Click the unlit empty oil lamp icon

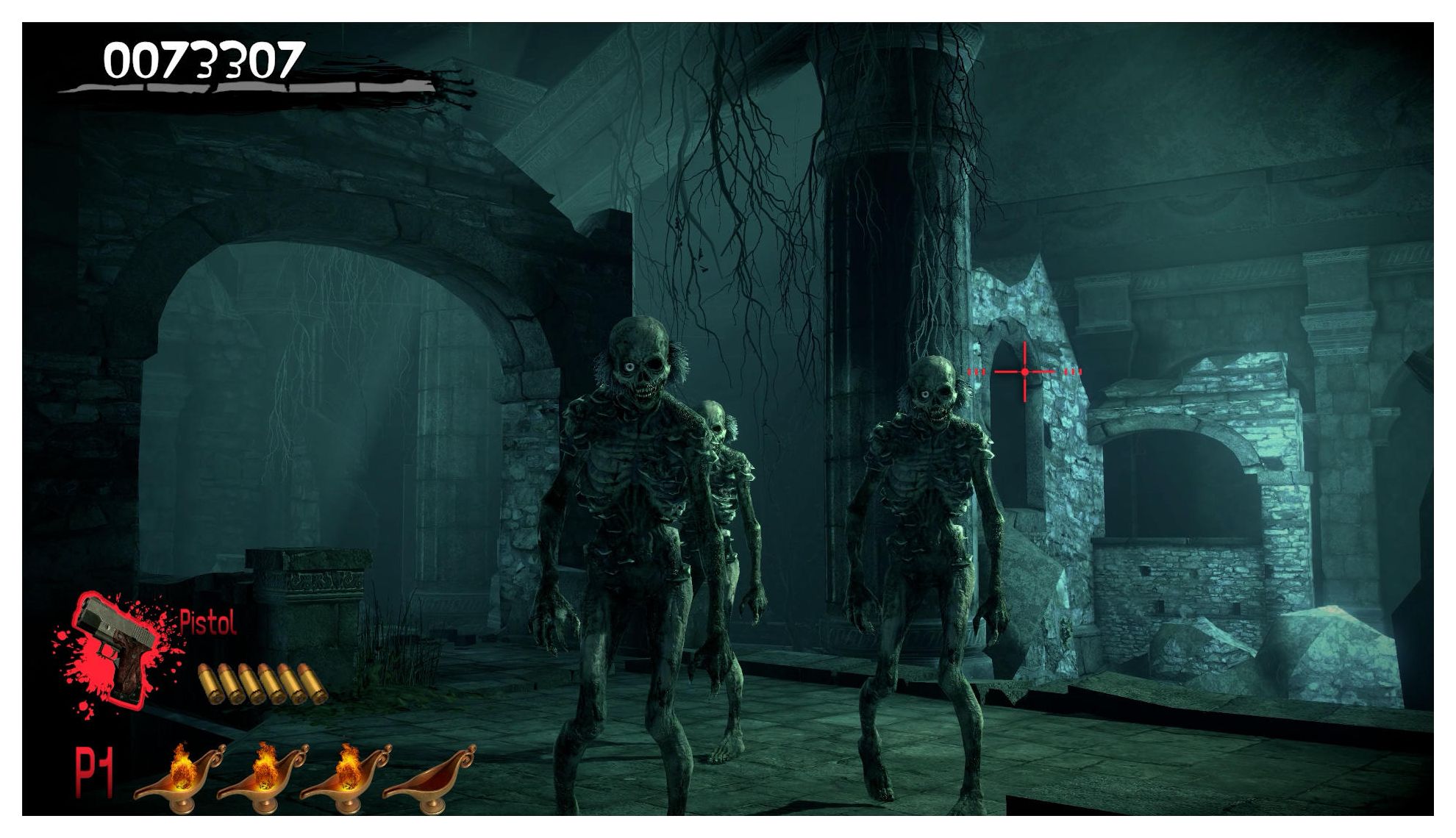coord(430,776)
